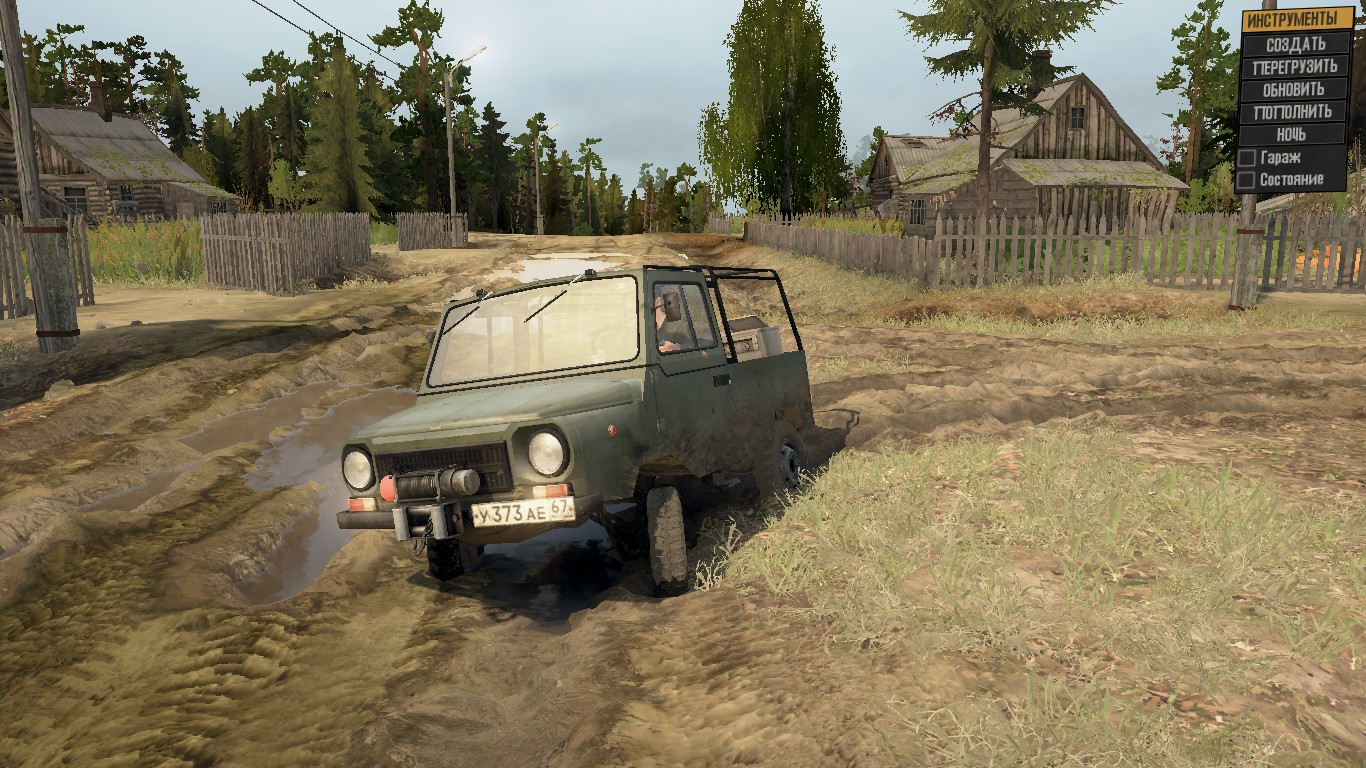Viewport: 1366px width, 768px height.
Task: Enable the Состояние checkbox
Action: click(x=1247, y=180)
